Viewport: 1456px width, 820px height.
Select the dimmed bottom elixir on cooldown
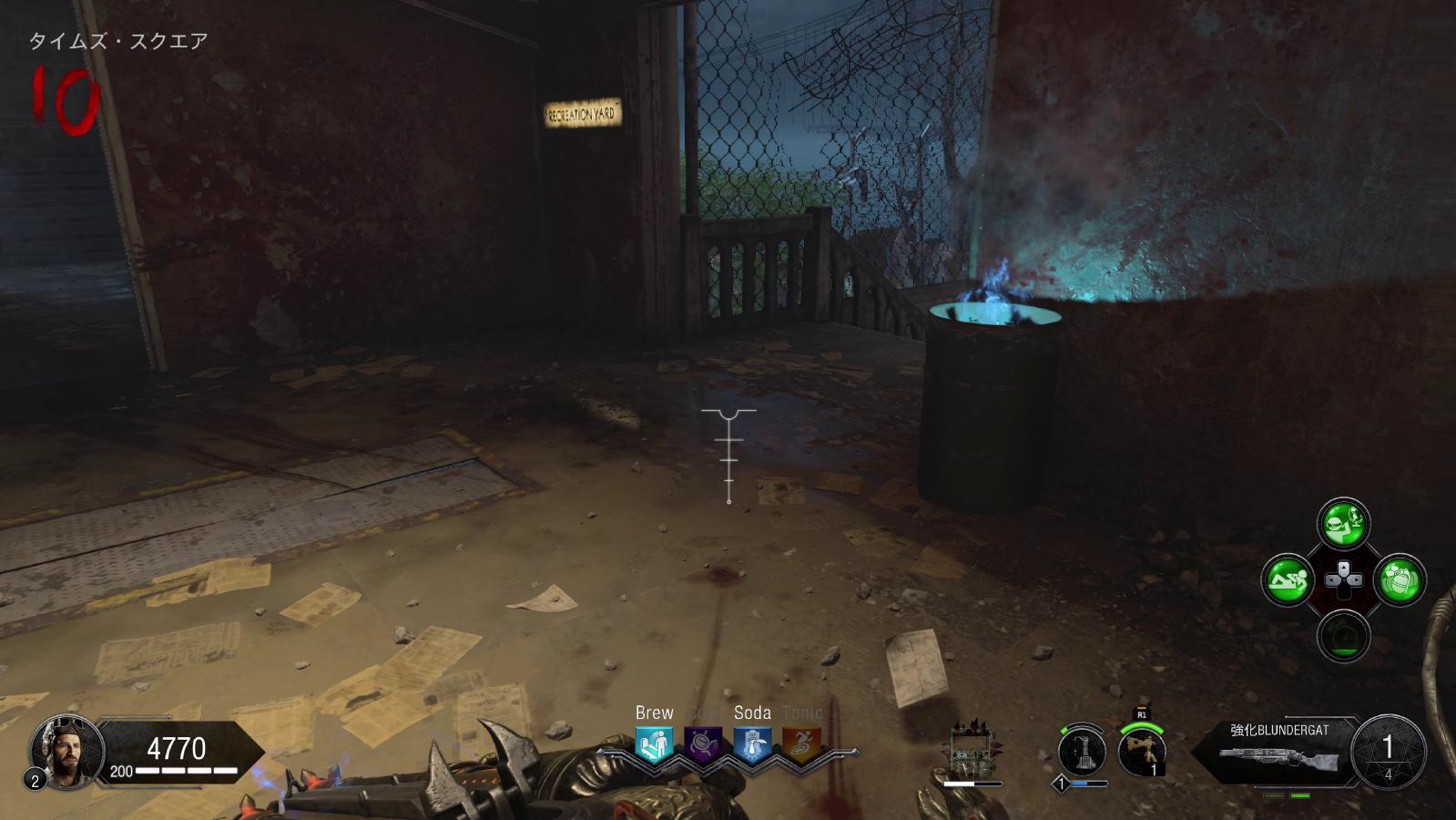(1343, 635)
